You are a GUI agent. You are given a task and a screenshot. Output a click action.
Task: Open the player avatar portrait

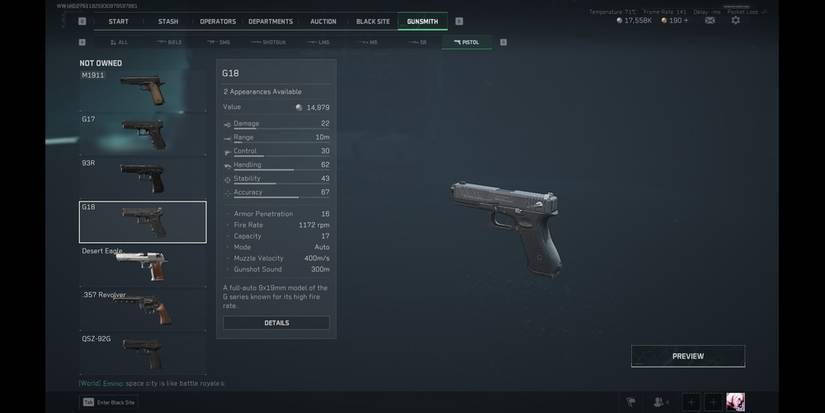(735, 402)
